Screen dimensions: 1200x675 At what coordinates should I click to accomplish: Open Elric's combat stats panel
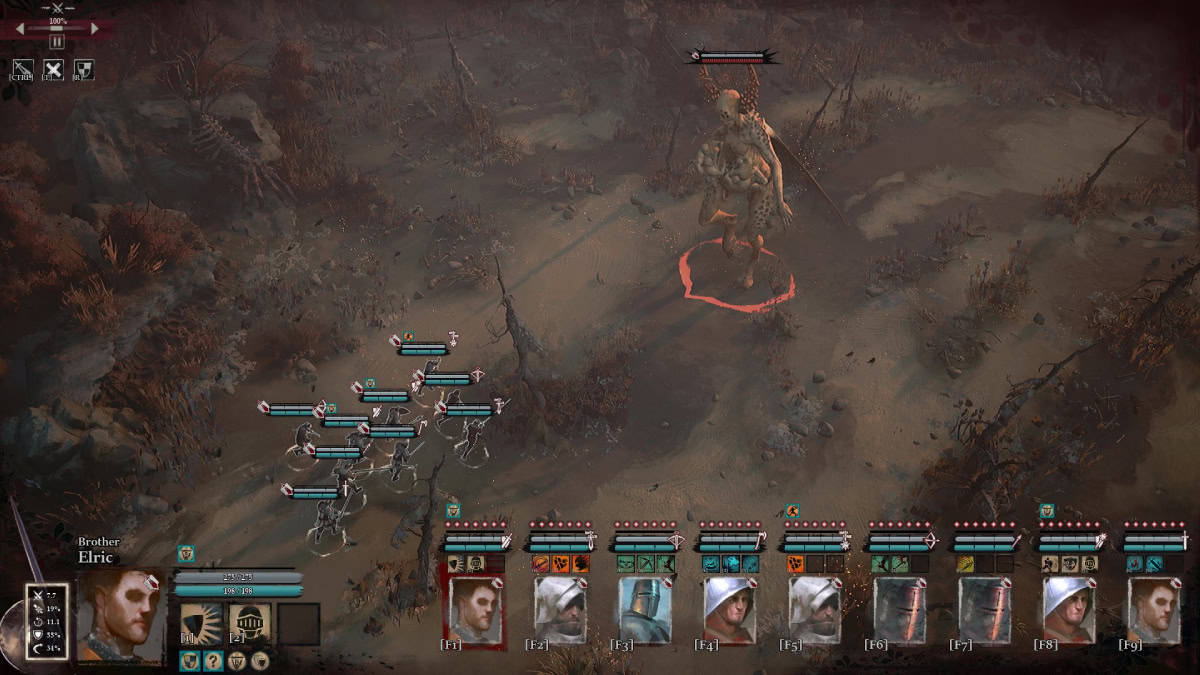[x=47, y=622]
